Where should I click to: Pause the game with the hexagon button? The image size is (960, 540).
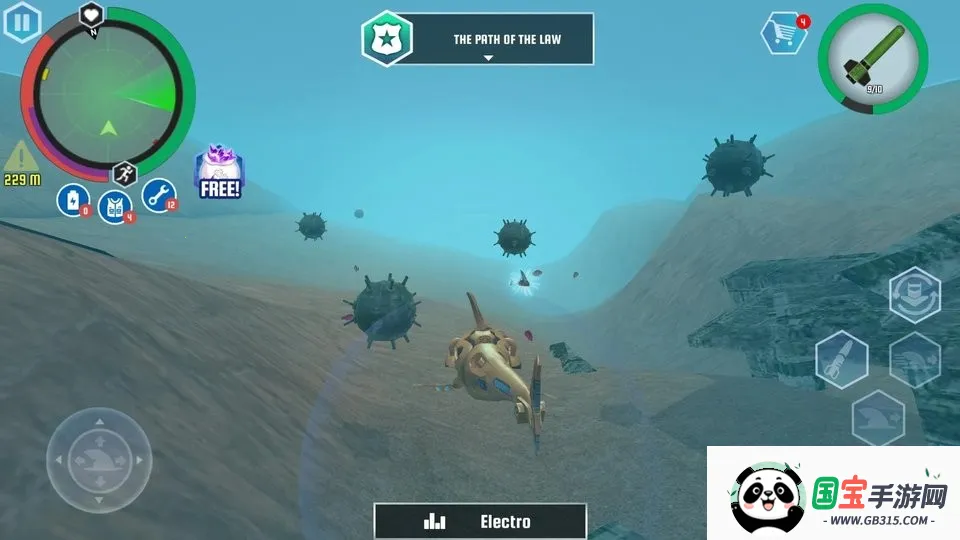pos(22,22)
